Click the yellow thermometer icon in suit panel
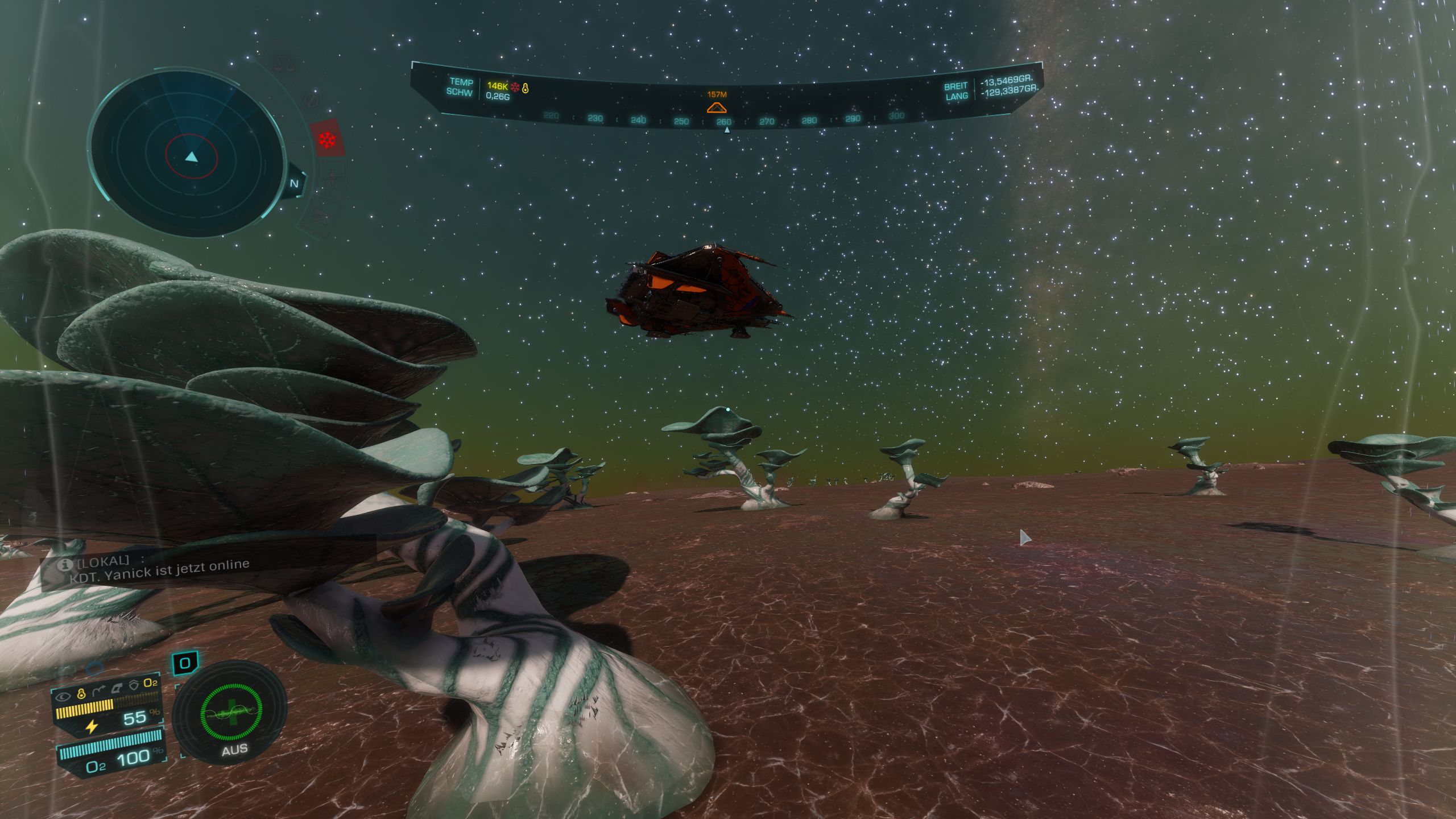The image size is (1456, 819). (81, 693)
